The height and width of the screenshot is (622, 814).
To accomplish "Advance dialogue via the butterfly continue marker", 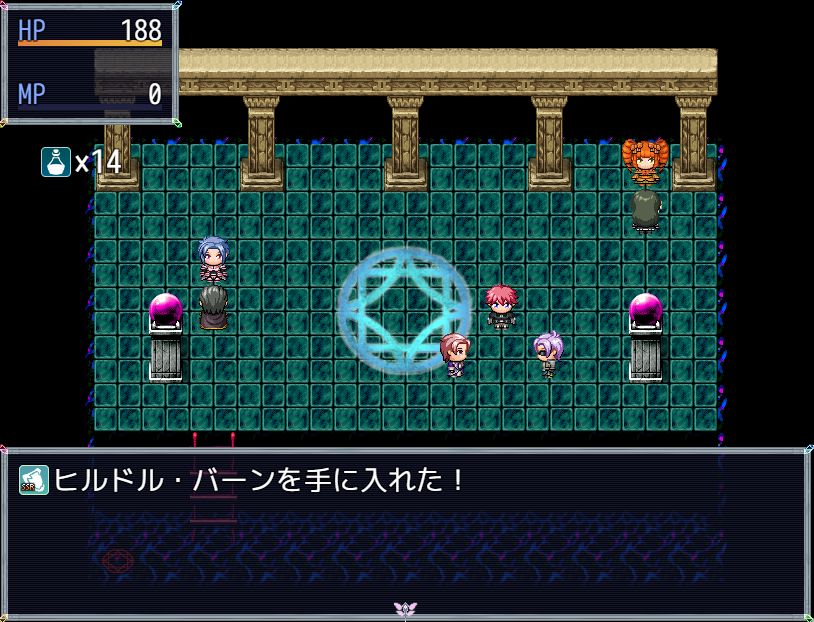I will pyautogui.click(x=405, y=608).
